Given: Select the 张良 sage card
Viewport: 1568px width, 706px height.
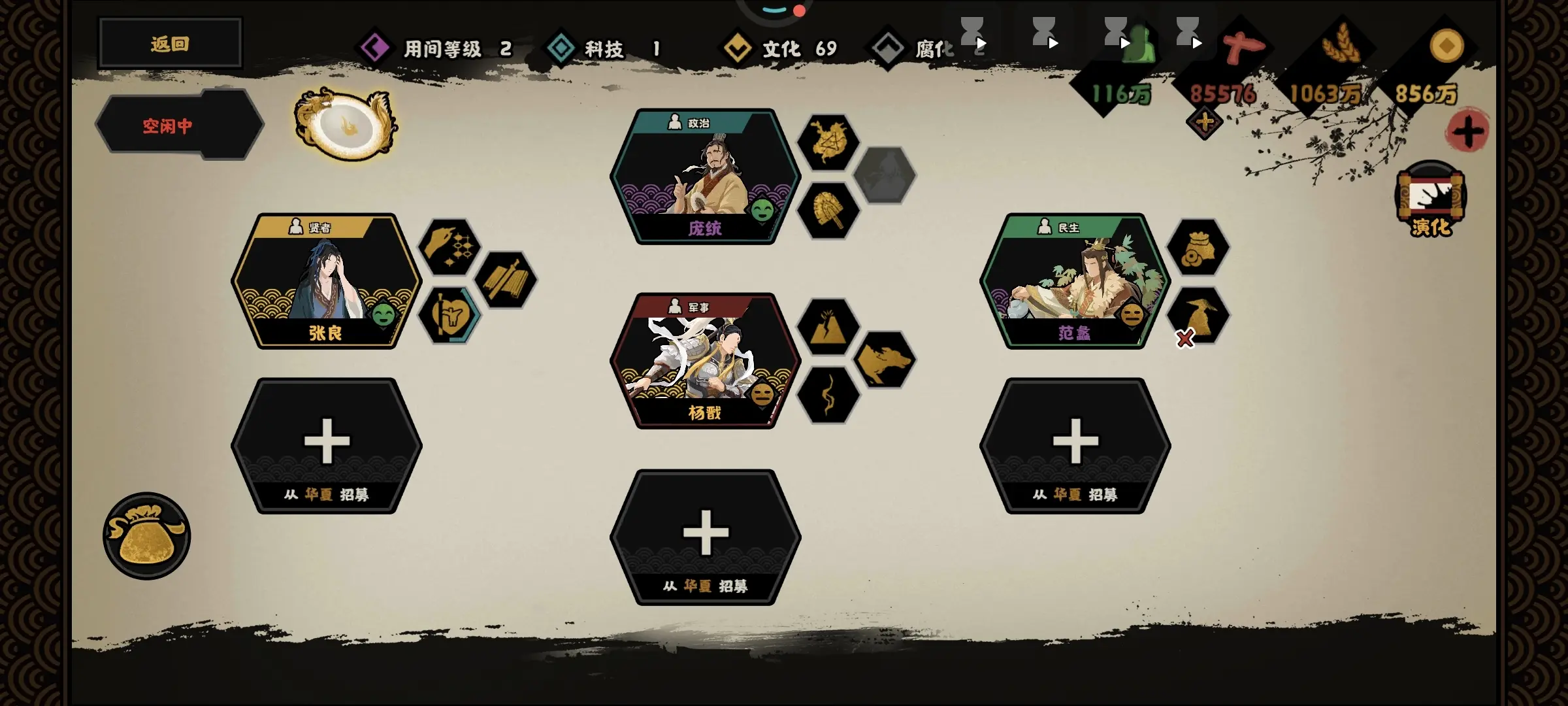Looking at the screenshot, I should (x=326, y=281).
